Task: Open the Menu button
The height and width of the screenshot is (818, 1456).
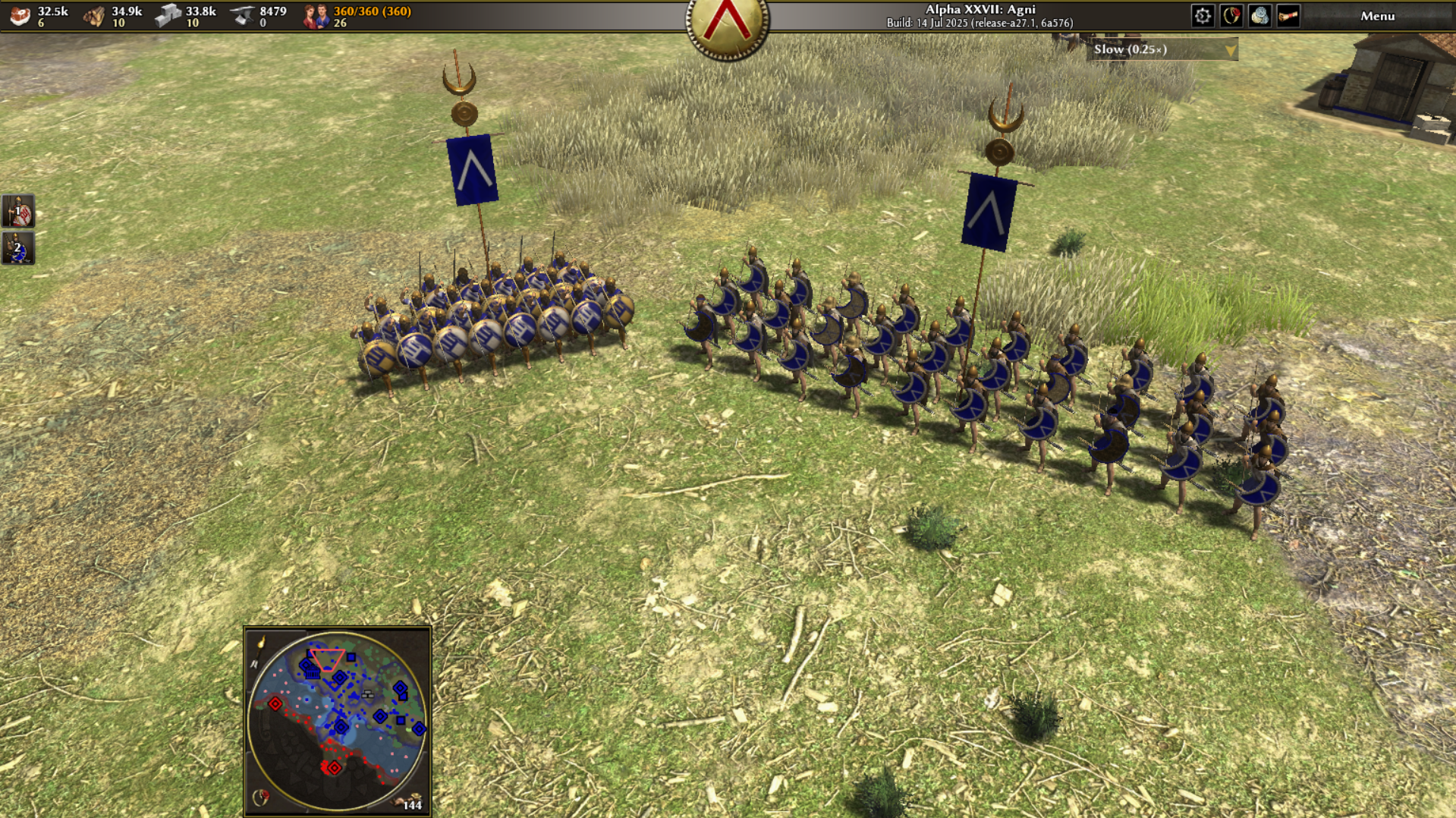Action: pos(1376,16)
